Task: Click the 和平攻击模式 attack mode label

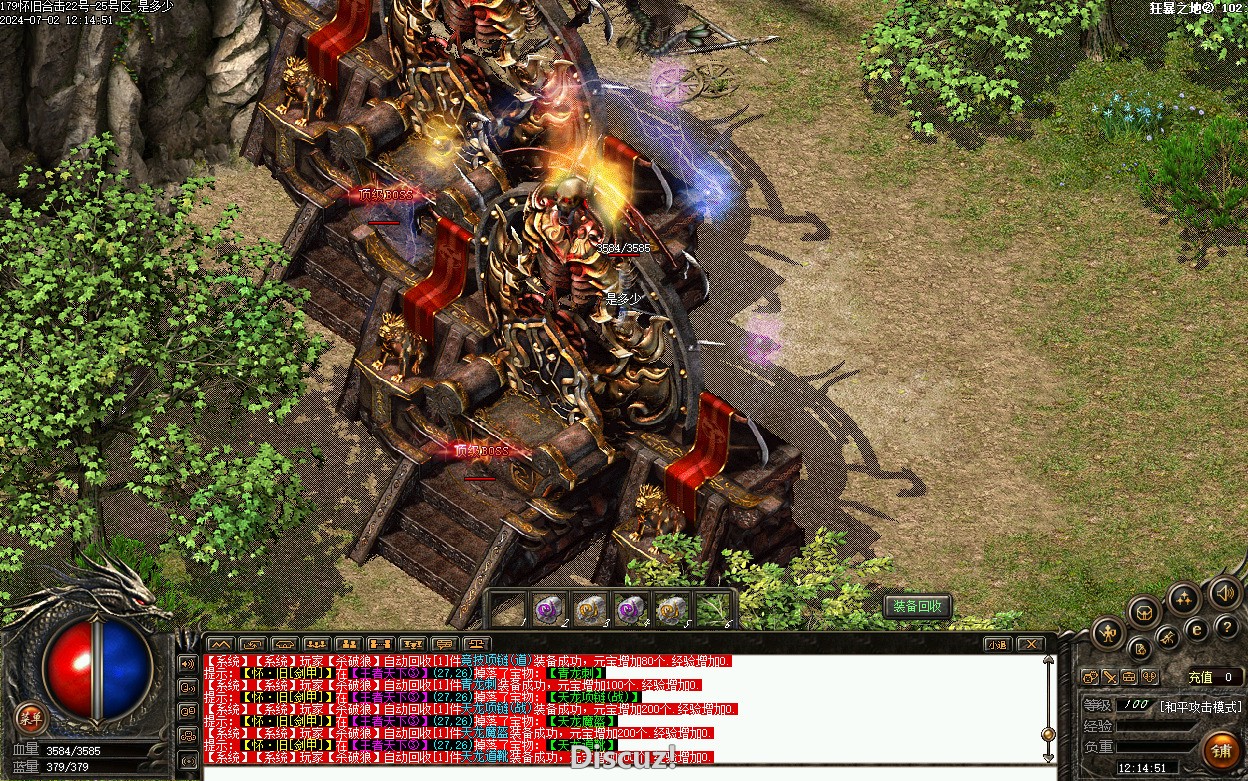Action: click(x=1199, y=705)
